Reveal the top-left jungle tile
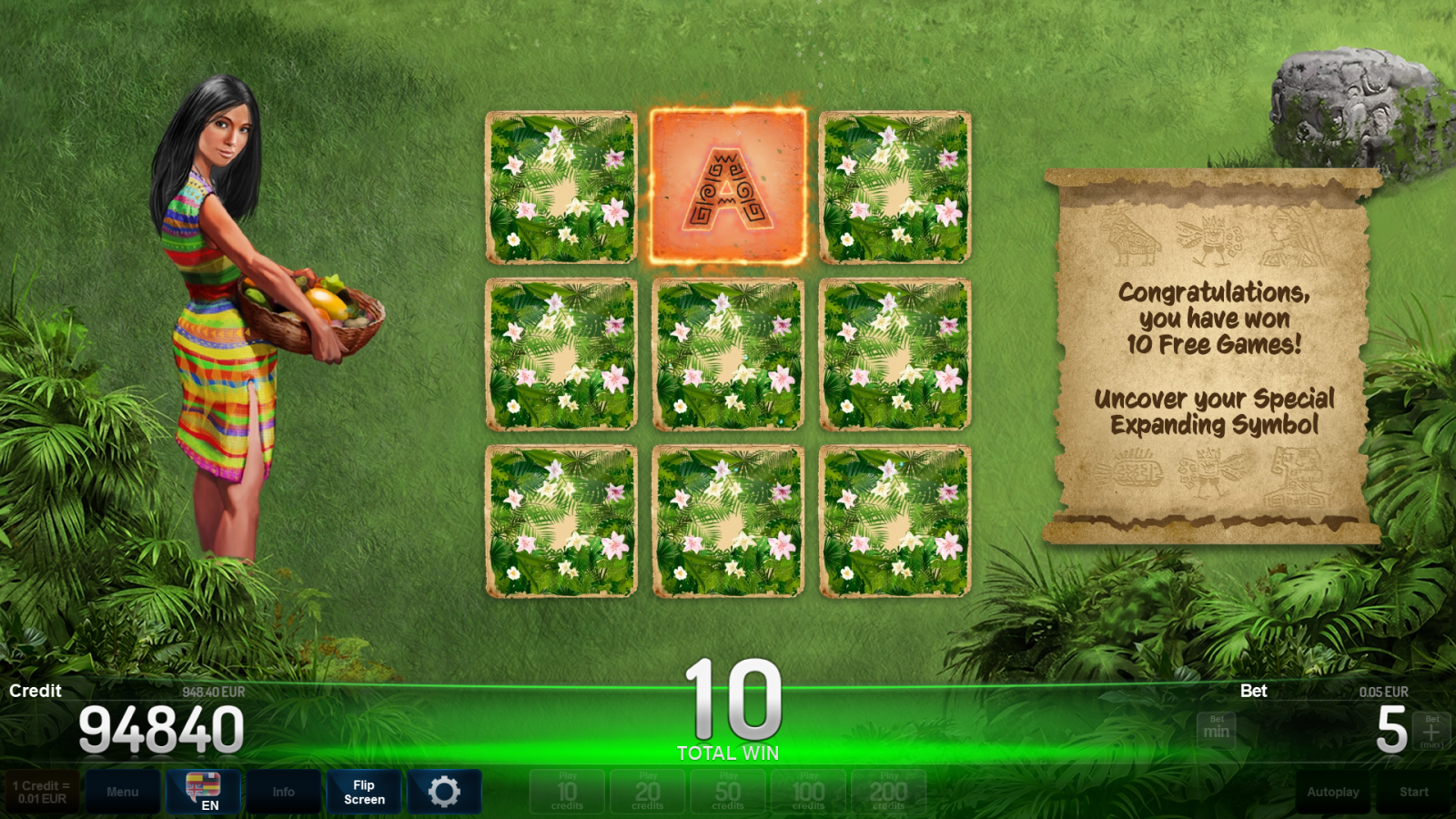Image resolution: width=1456 pixels, height=819 pixels. click(x=562, y=186)
